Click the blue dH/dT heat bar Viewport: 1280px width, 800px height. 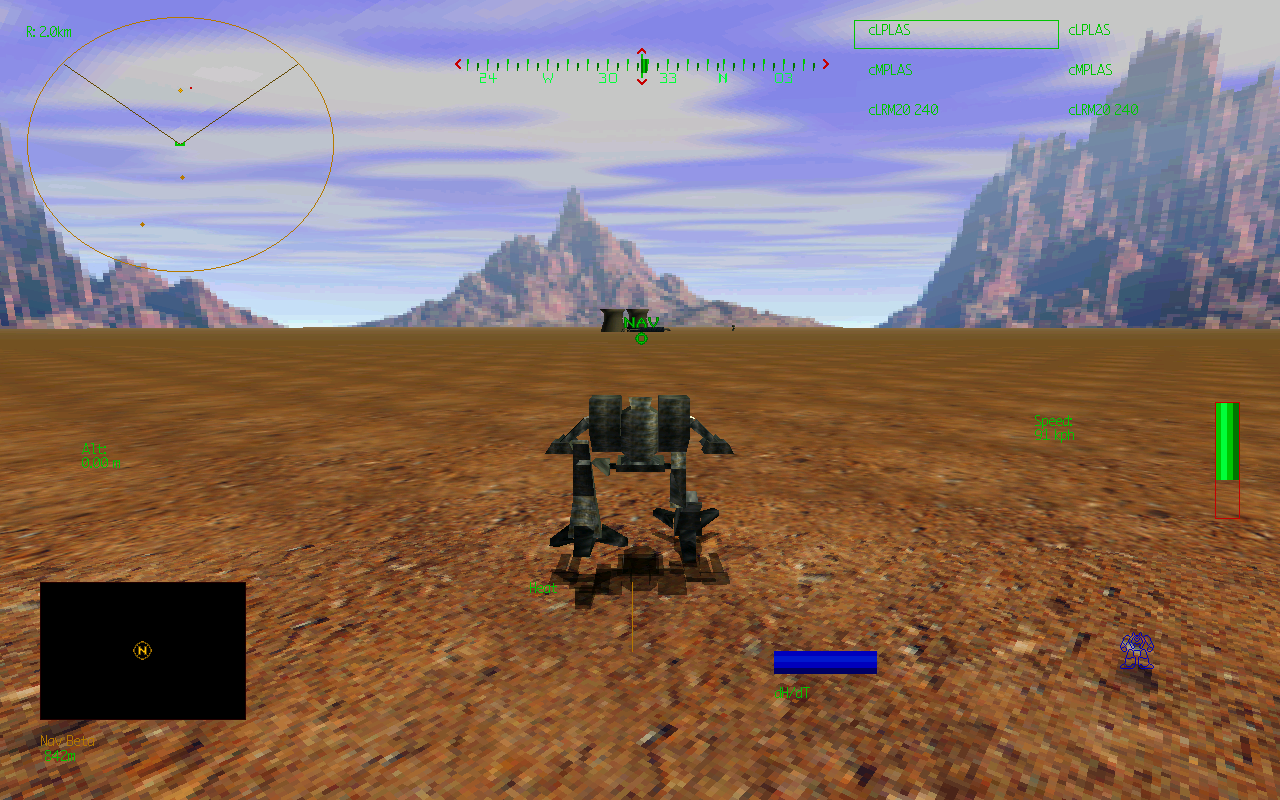(x=825, y=661)
